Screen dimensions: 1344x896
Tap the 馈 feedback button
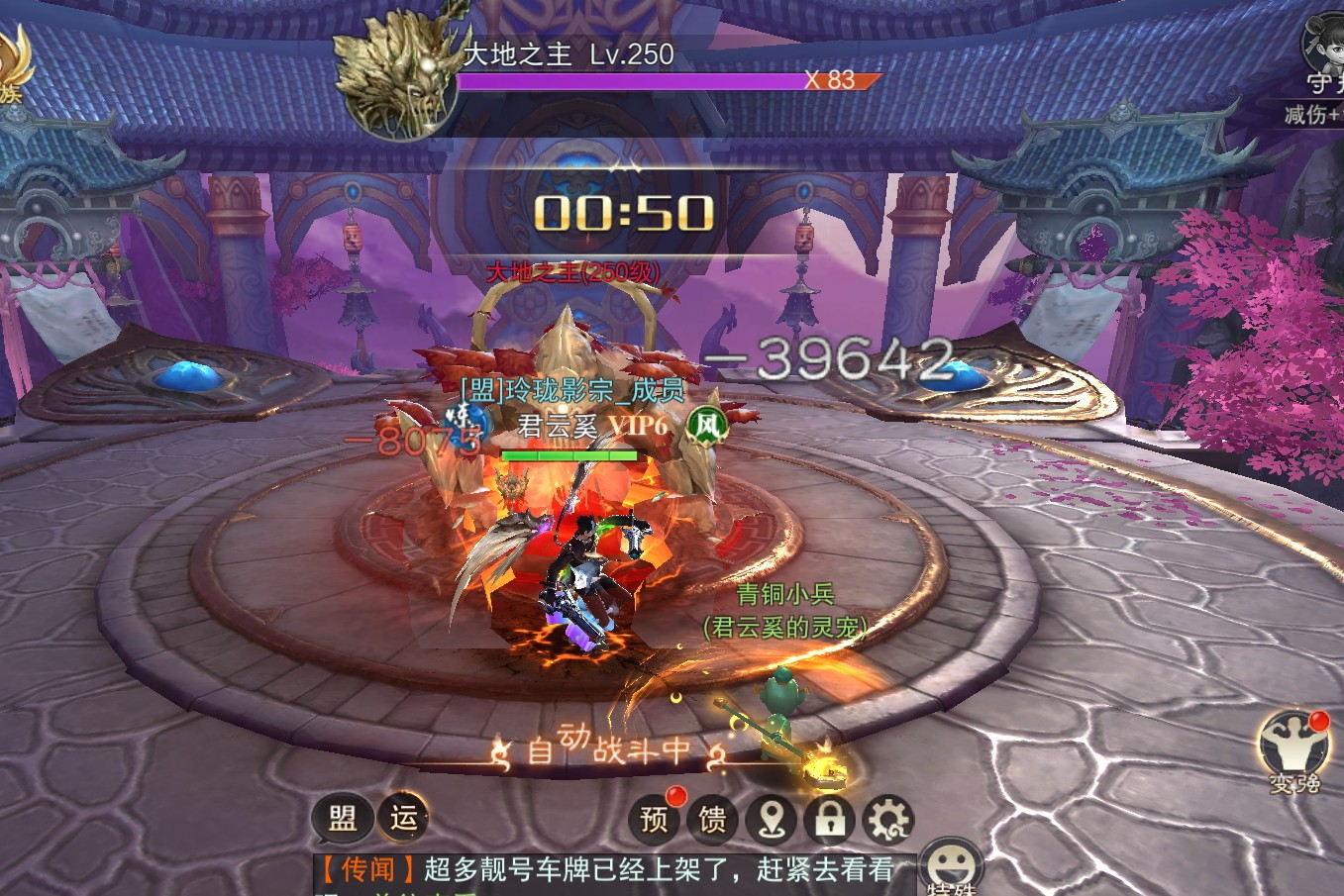(x=712, y=819)
